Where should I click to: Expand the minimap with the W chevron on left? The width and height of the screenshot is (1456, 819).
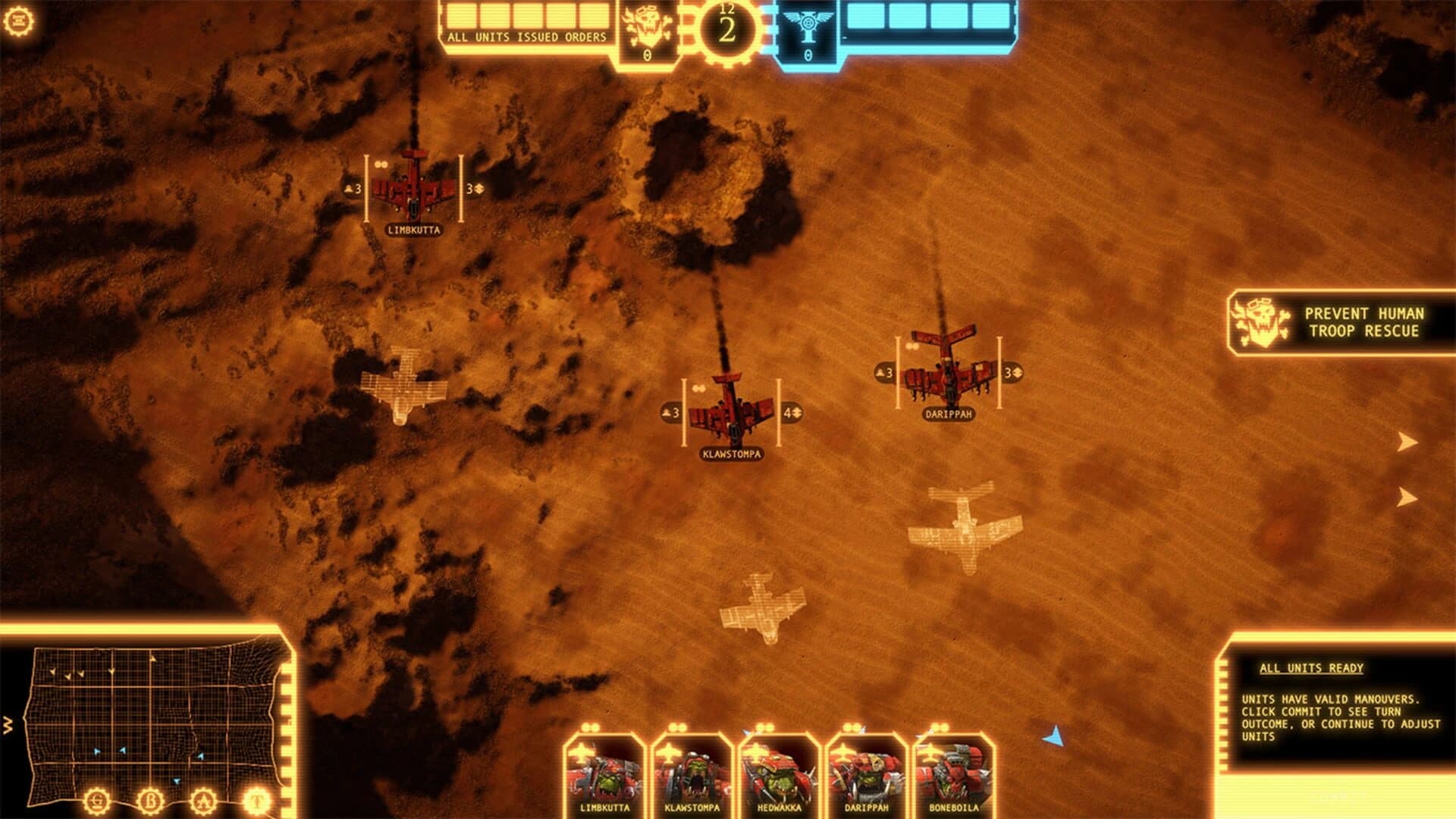(x=8, y=724)
